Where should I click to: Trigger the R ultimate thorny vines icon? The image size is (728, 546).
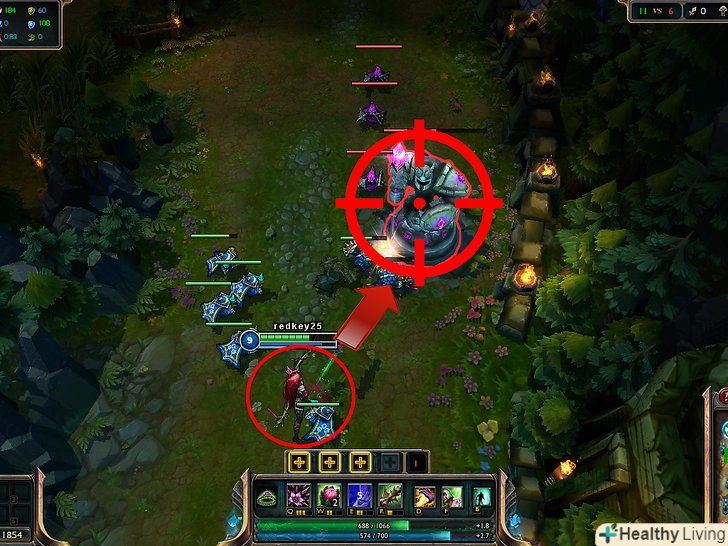[x=391, y=496]
